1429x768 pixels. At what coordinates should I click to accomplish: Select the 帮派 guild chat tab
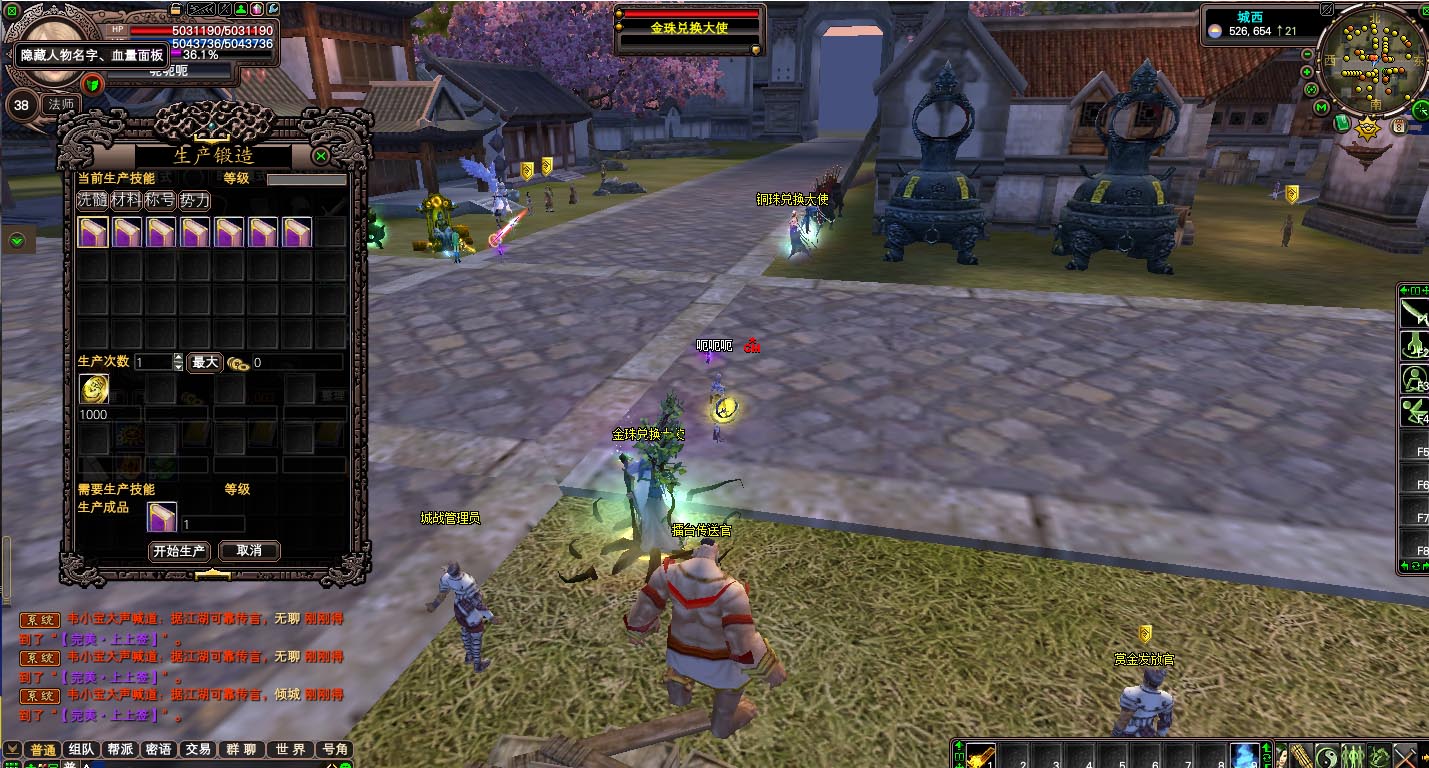click(x=120, y=749)
